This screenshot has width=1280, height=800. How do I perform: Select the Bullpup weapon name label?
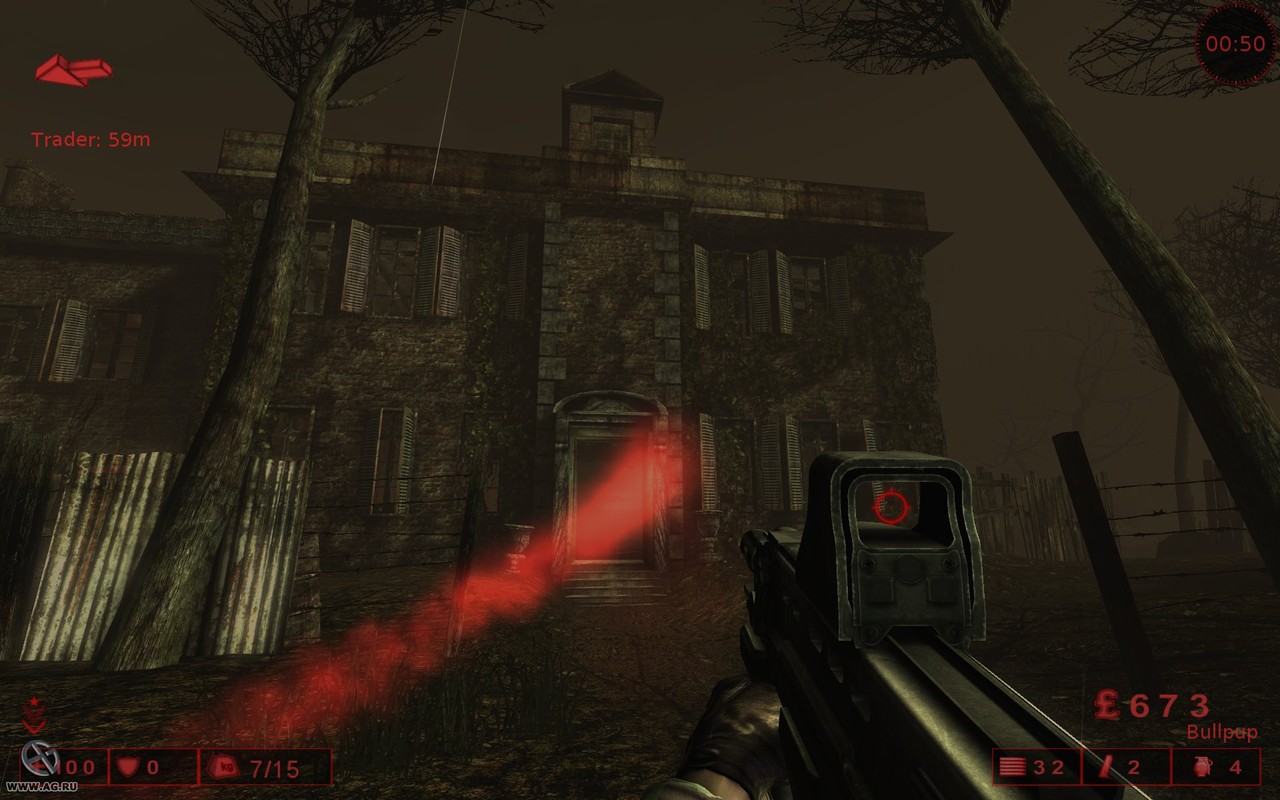(x=1221, y=733)
